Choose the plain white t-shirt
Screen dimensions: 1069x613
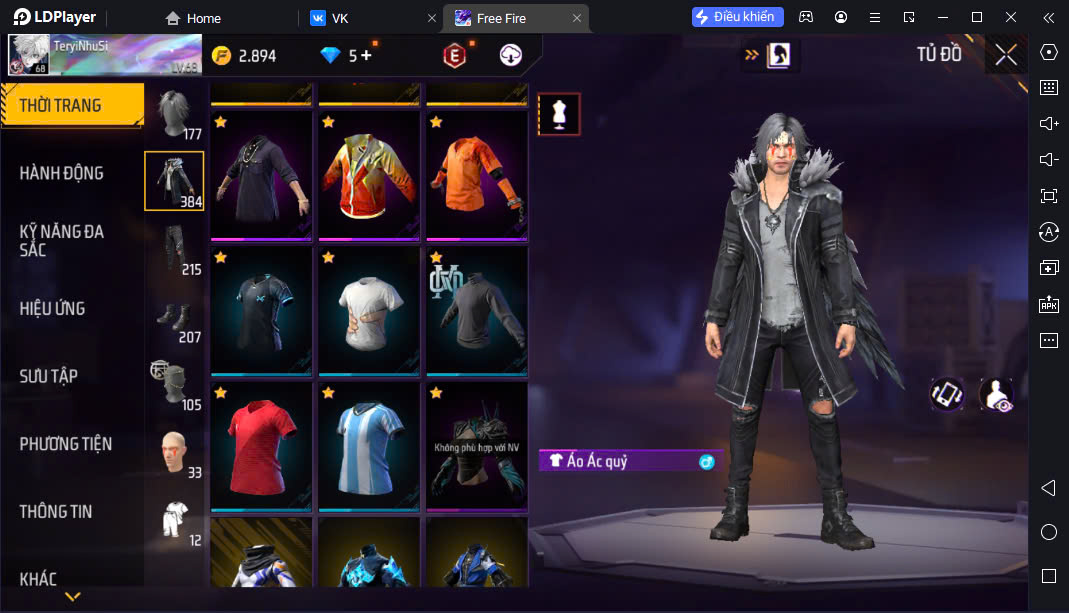pos(369,310)
